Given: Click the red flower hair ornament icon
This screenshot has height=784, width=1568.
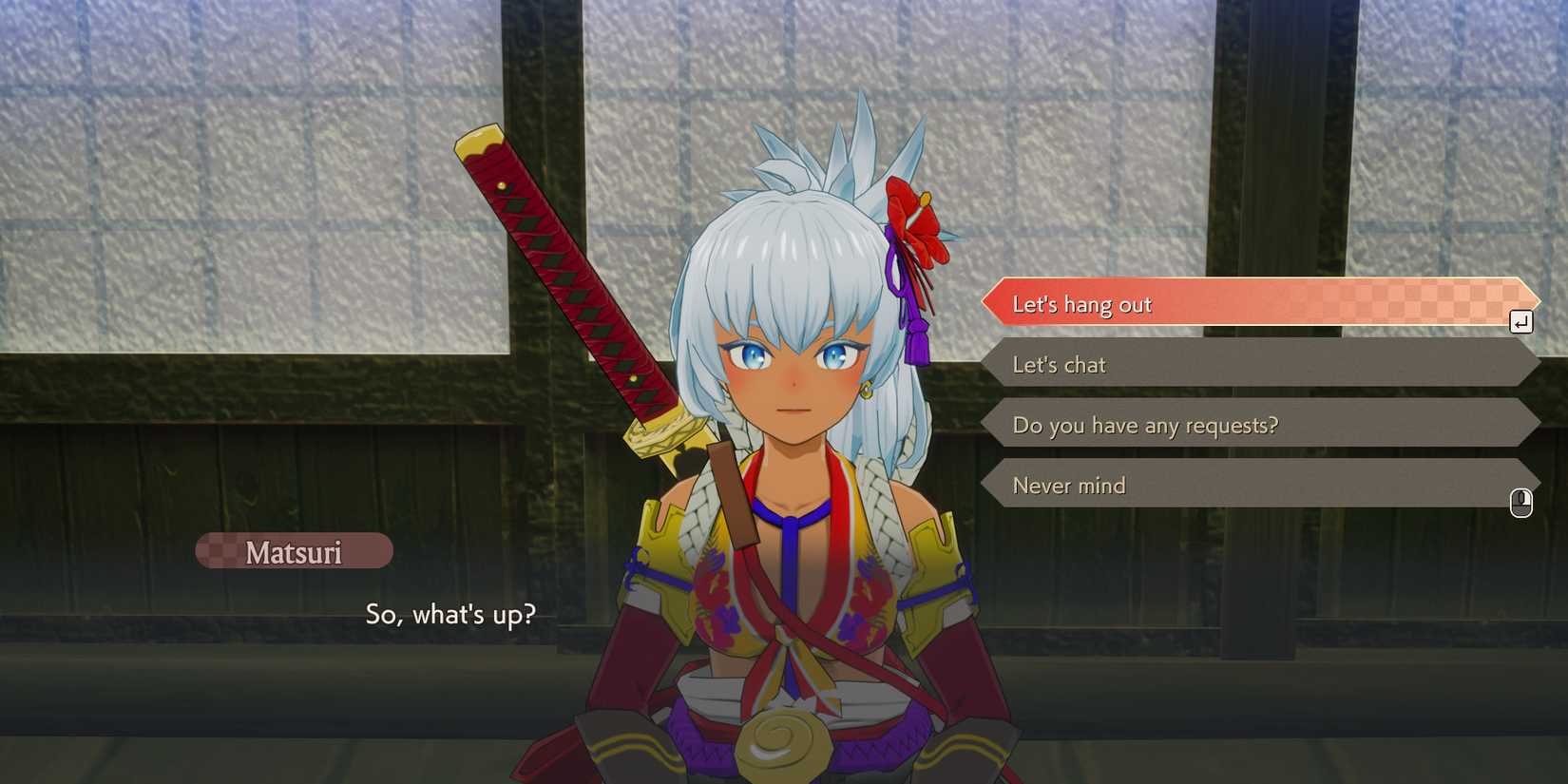Looking at the screenshot, I should (915, 225).
